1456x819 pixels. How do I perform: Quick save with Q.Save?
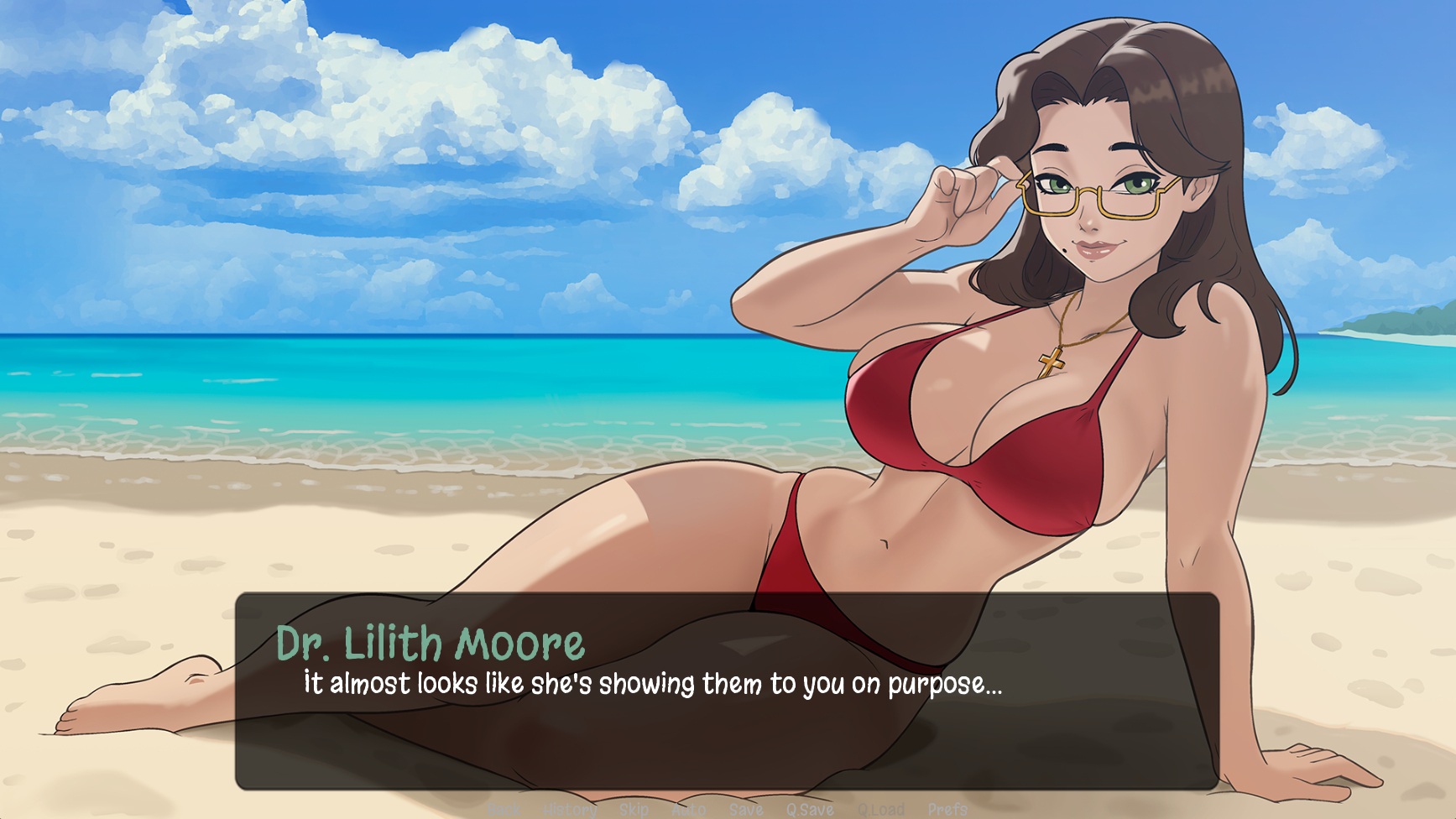(x=809, y=809)
